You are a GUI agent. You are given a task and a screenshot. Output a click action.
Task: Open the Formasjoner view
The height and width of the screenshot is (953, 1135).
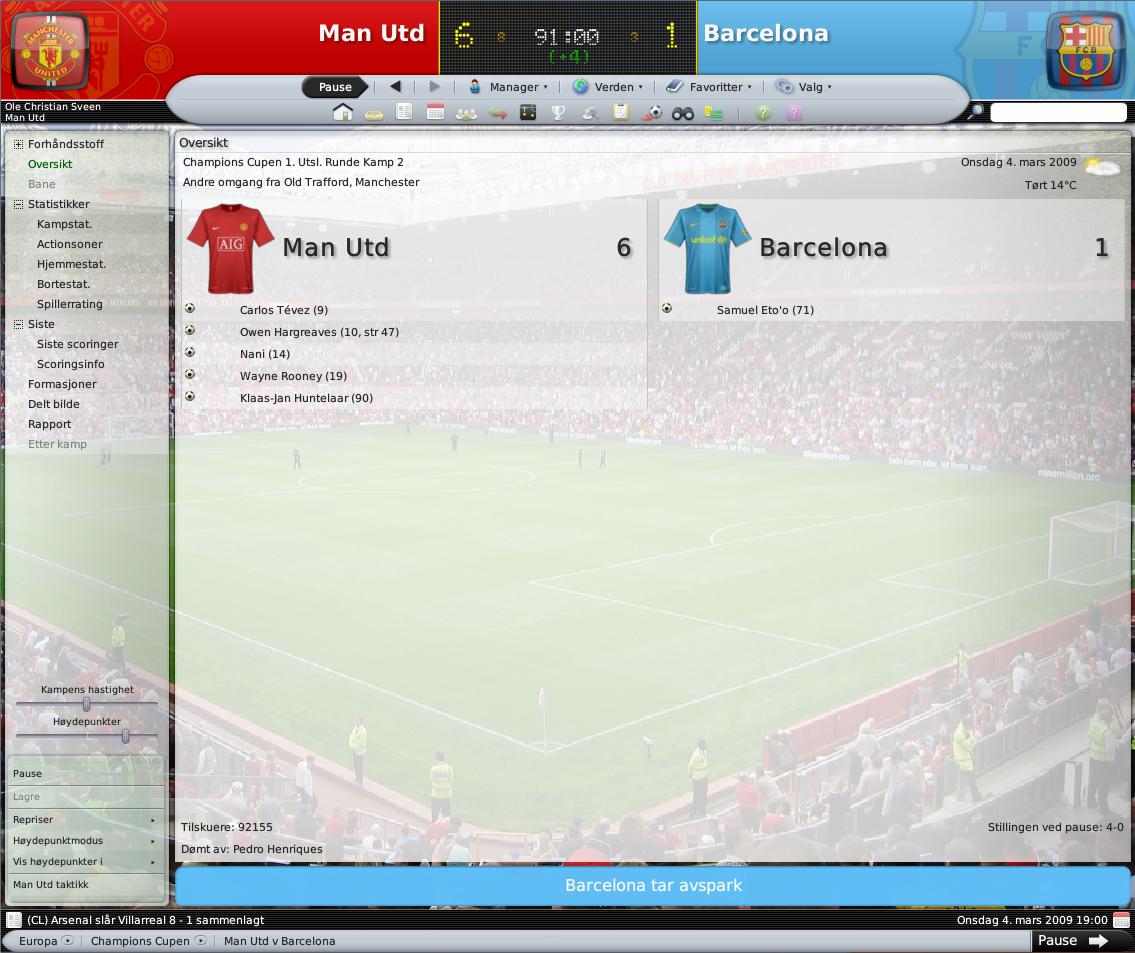pos(62,384)
